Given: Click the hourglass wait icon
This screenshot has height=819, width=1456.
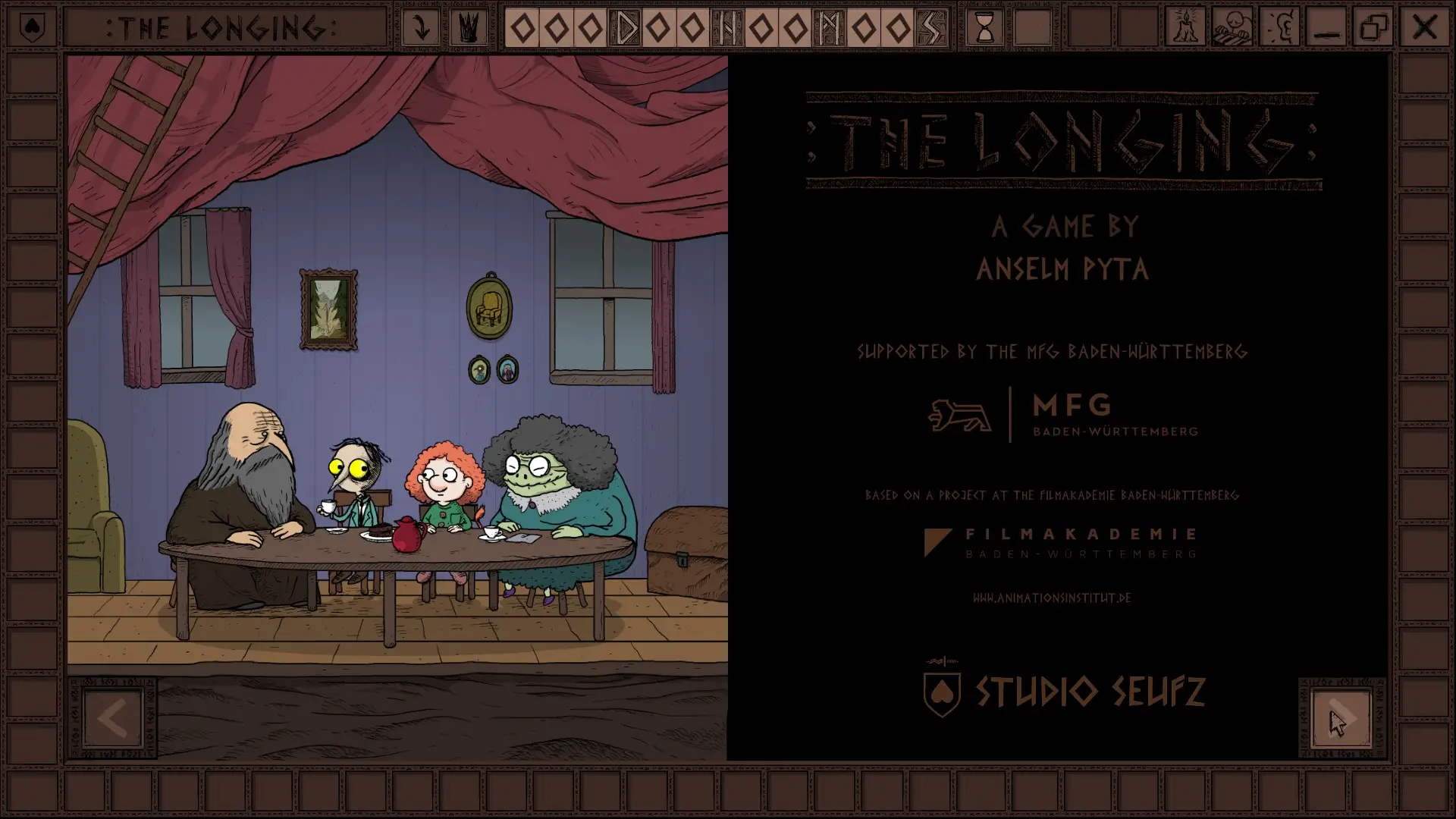Looking at the screenshot, I should (x=984, y=28).
